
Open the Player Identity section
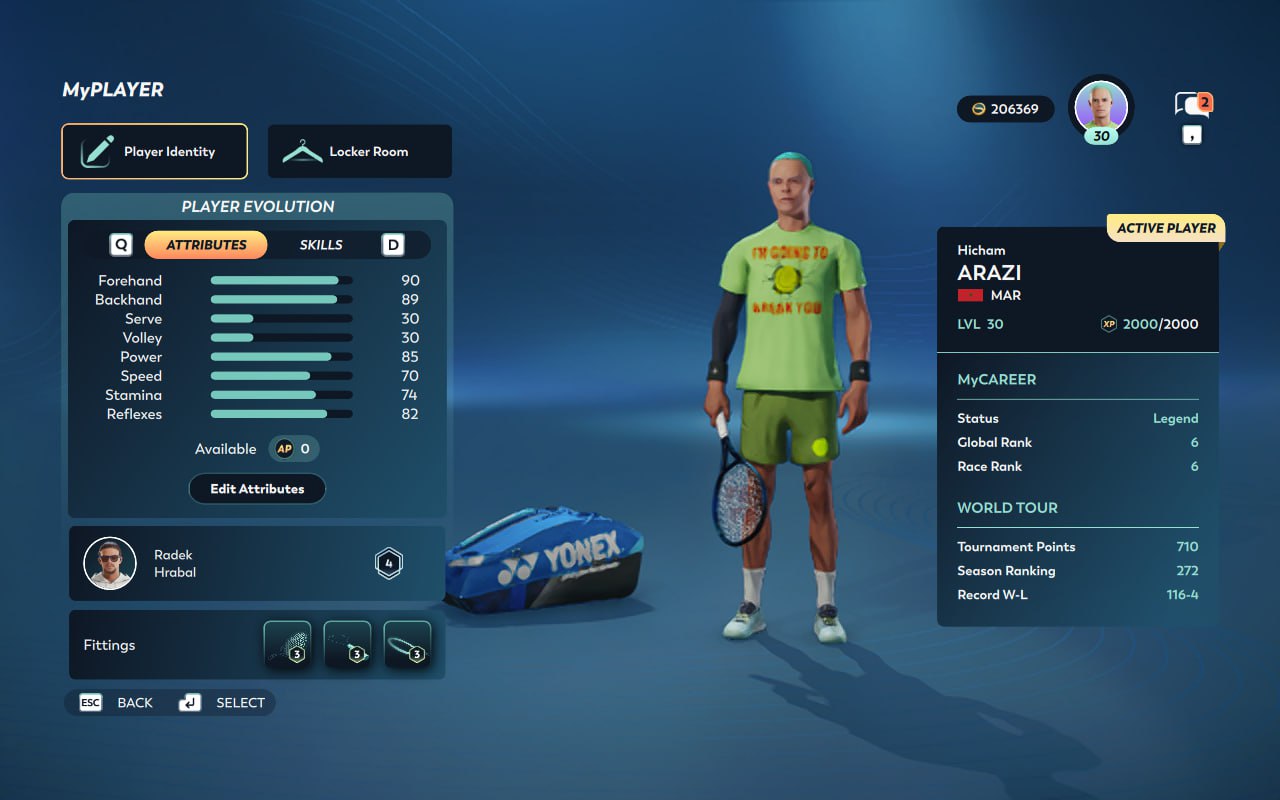pos(154,151)
